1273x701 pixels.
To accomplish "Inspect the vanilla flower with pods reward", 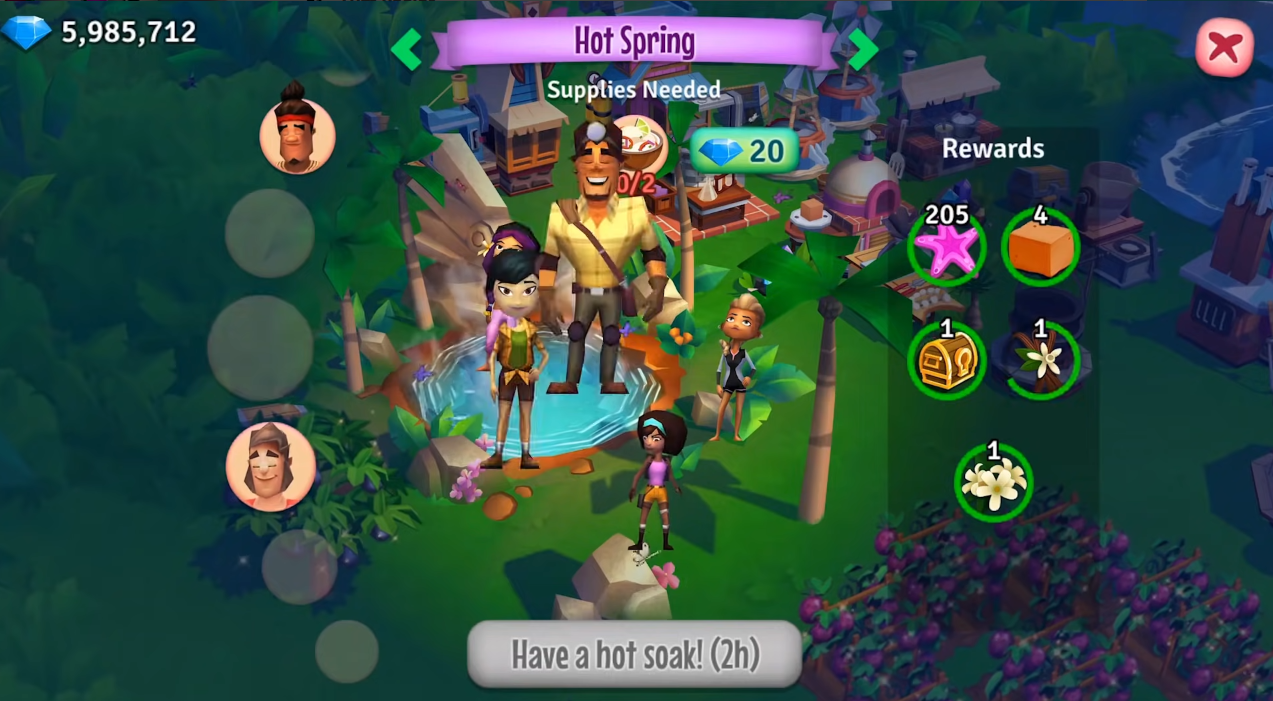I will pyautogui.click(x=1041, y=362).
